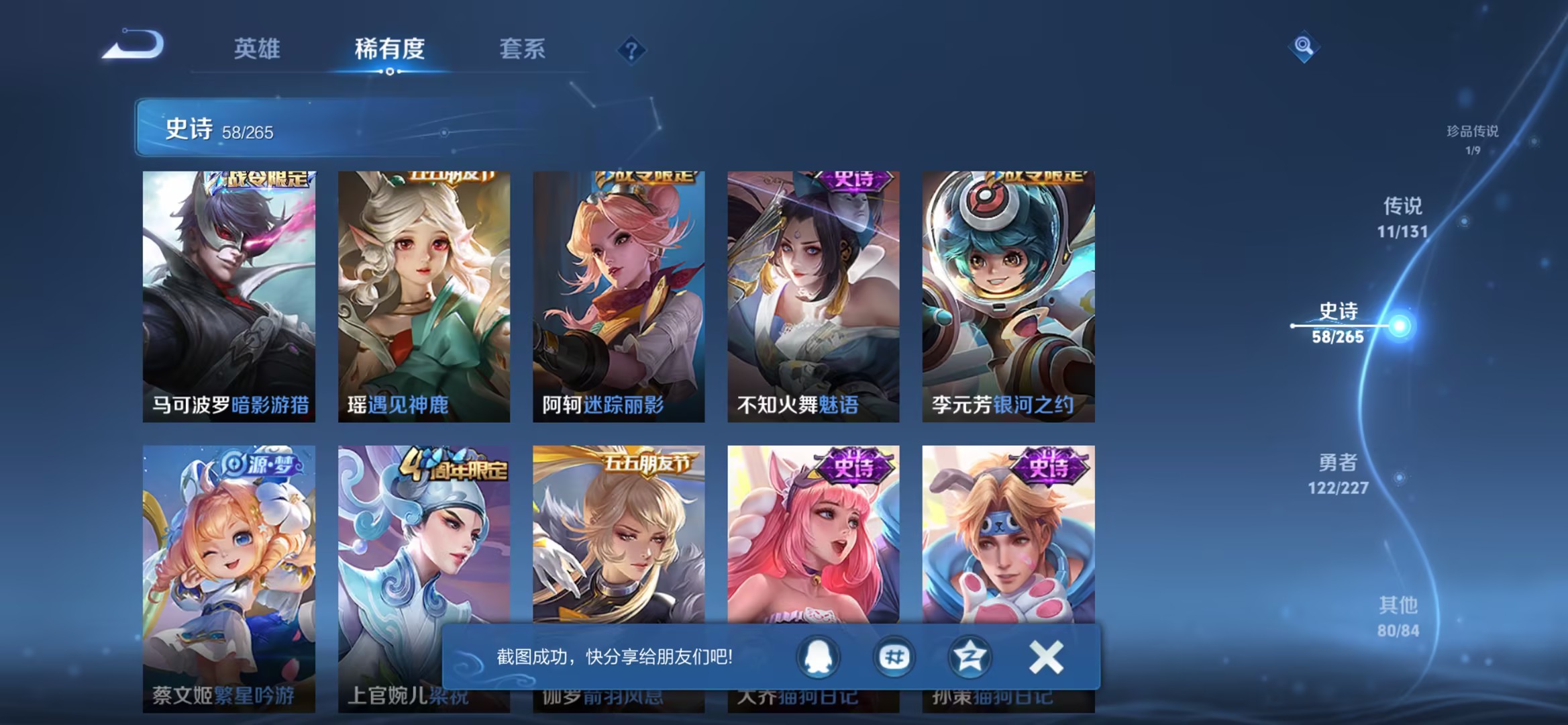This screenshot has height=725, width=1568.
Task: Share screenshot to Qzone star icon
Action: click(969, 657)
